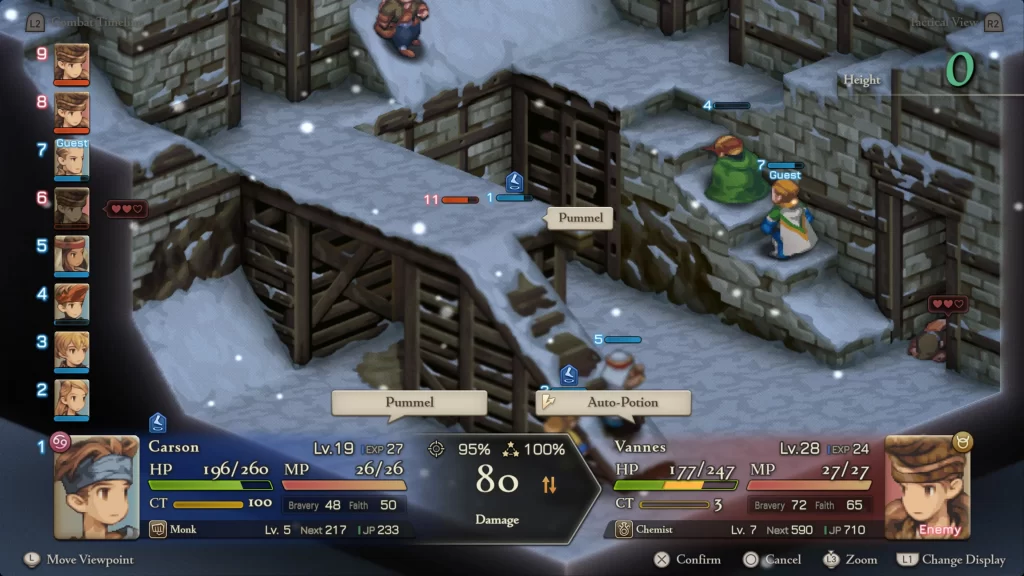The width and height of the screenshot is (1024, 576).
Task: Choose turn order portrait numbered 3
Action: point(72,350)
